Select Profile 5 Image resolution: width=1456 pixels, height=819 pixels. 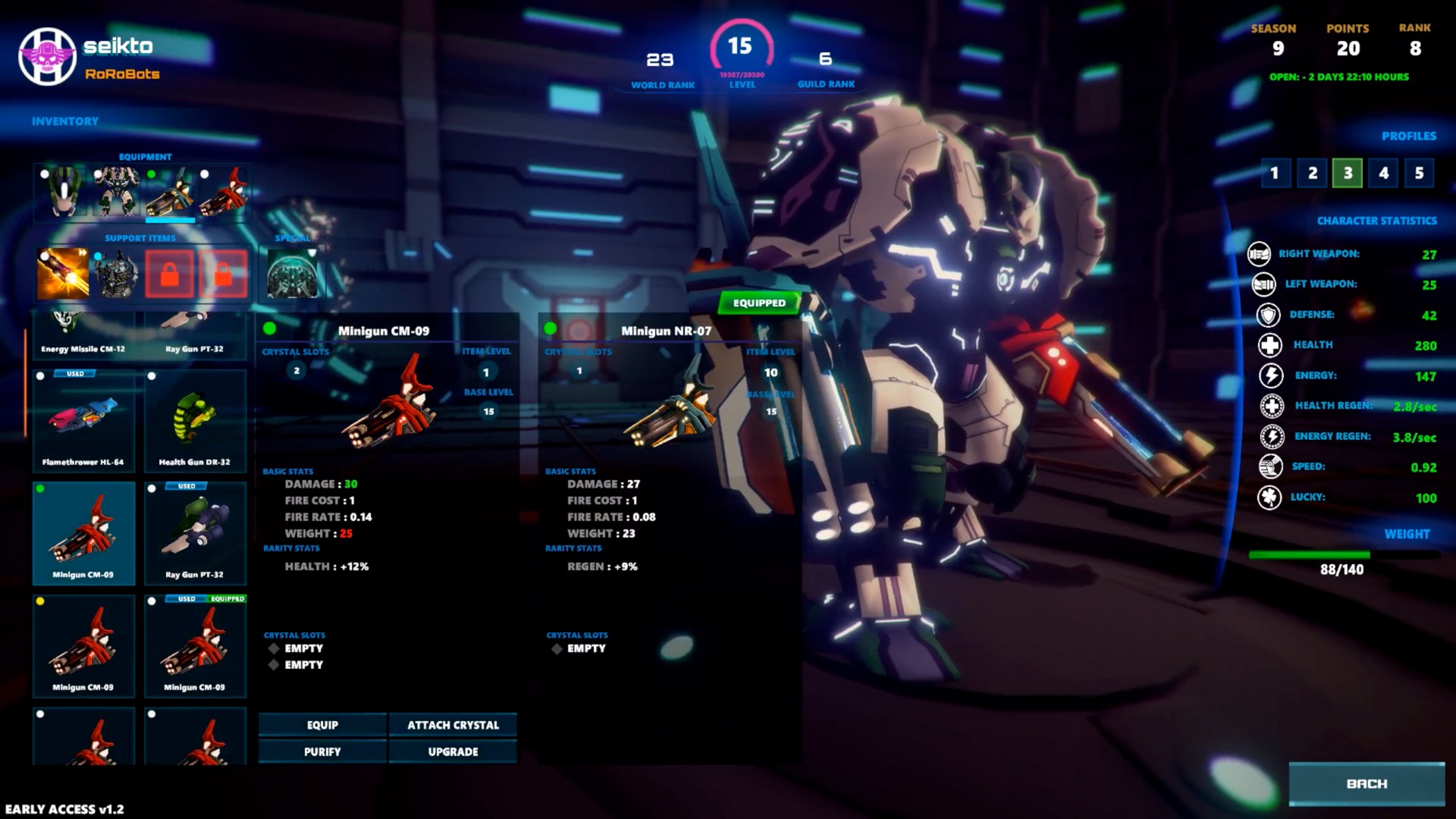(x=1420, y=173)
